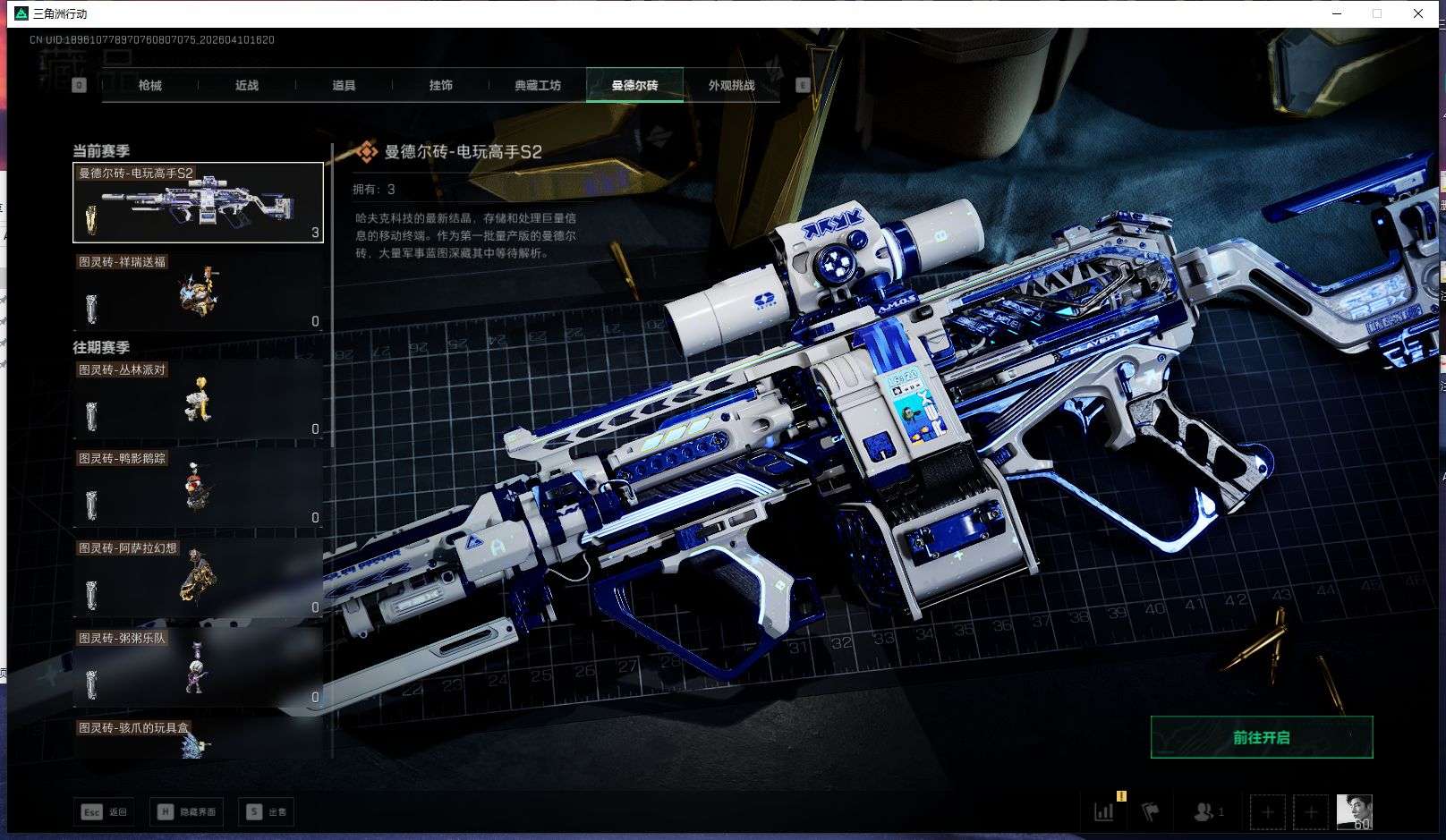This screenshot has height=840, width=1446.
Task: Choose the 图灵砖-鸭影鹅踪 entry
Action: point(198,488)
